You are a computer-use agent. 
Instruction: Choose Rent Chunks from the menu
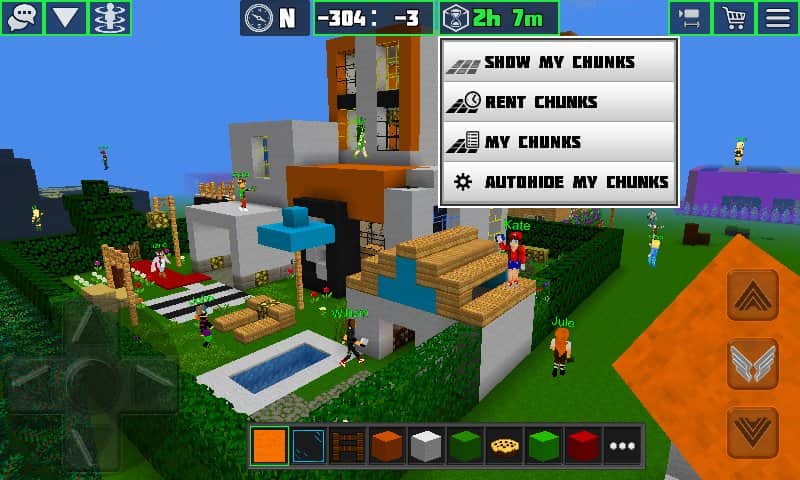coord(558,102)
